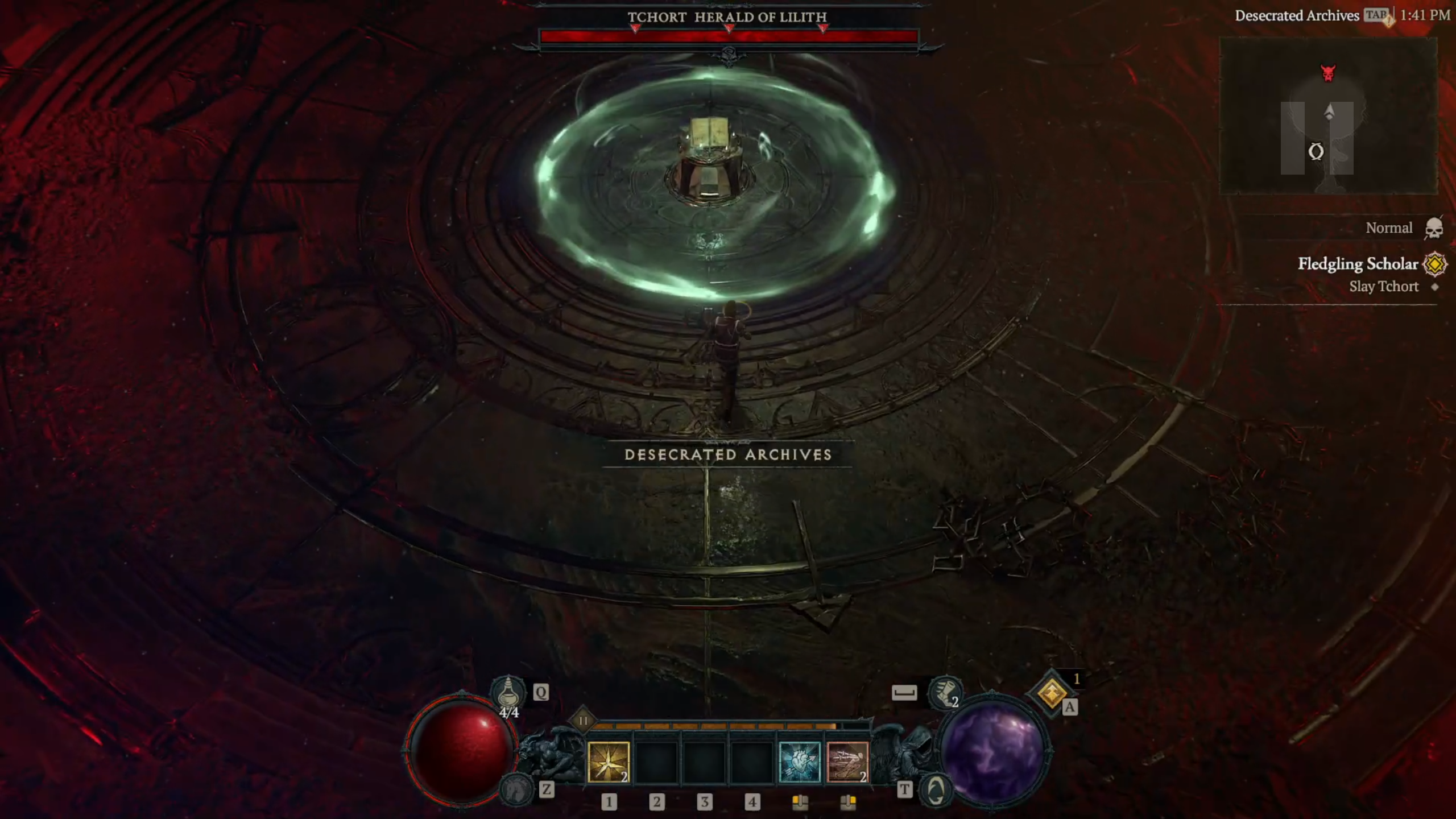This screenshot has width=1456, height=819.
Task: Click the Normal difficulty skull icon
Action: [1434, 229]
